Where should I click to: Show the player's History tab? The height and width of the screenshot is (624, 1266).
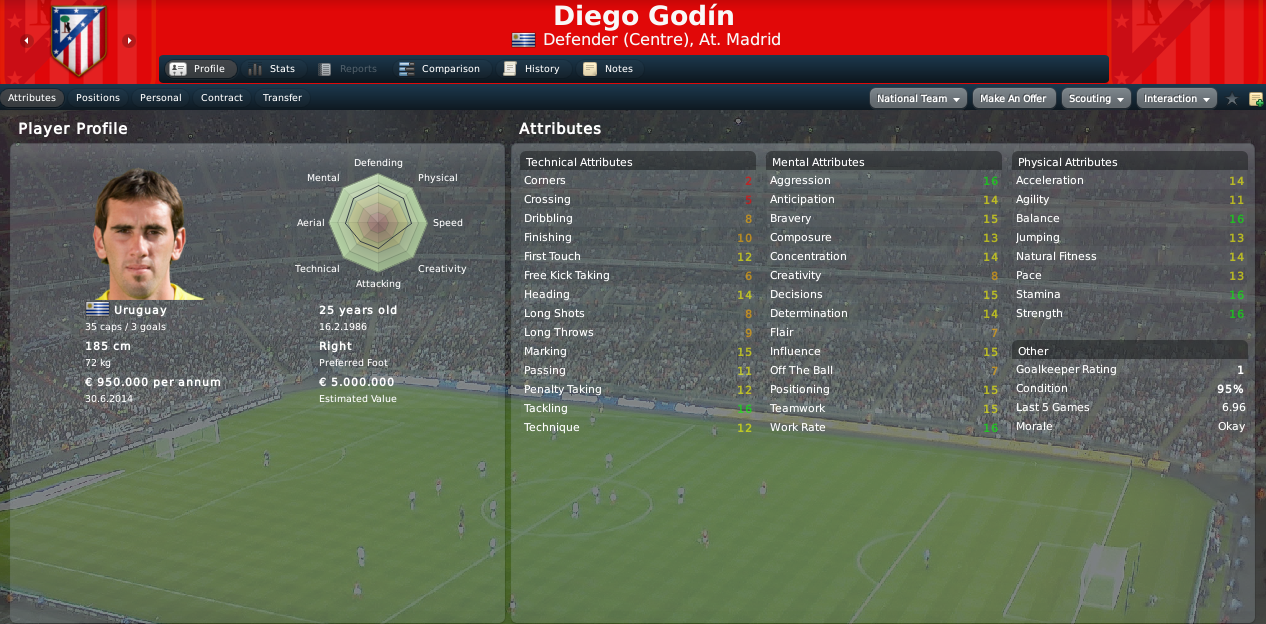click(x=532, y=69)
